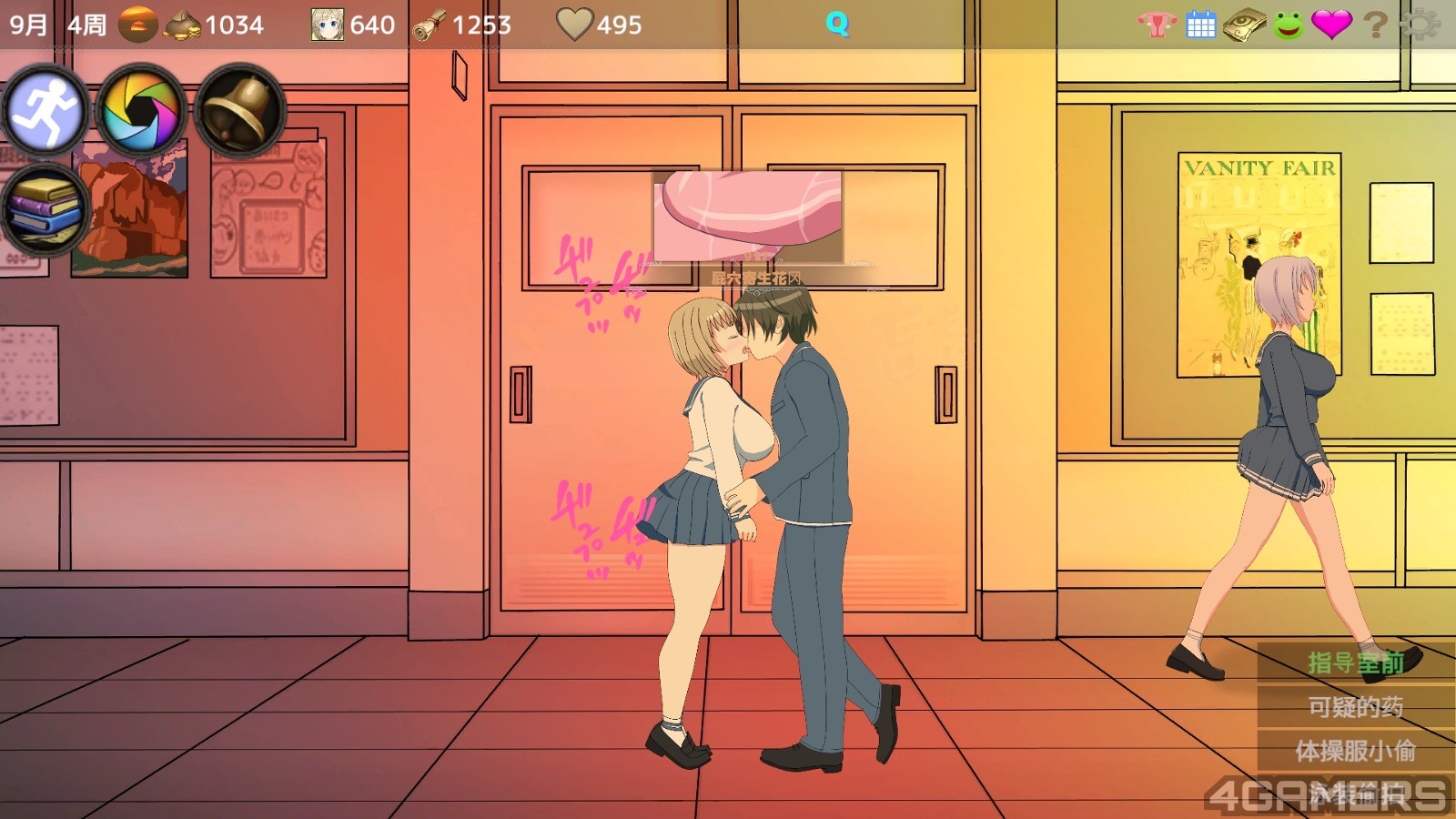The height and width of the screenshot is (819, 1456).
Task: Choose the 可疑的药 menu entry
Action: pos(1355,707)
